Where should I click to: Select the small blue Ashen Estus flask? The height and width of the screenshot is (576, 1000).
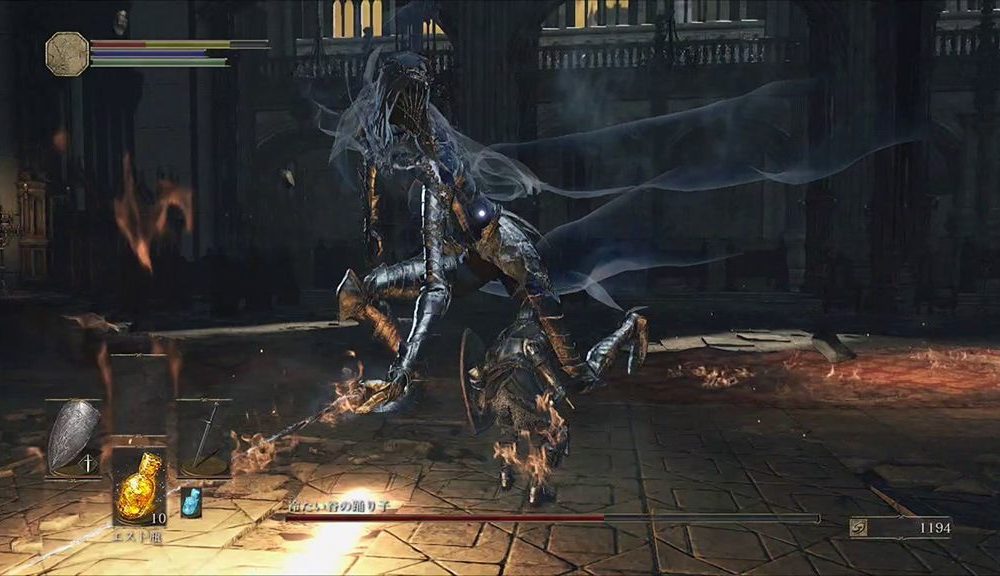(x=190, y=502)
